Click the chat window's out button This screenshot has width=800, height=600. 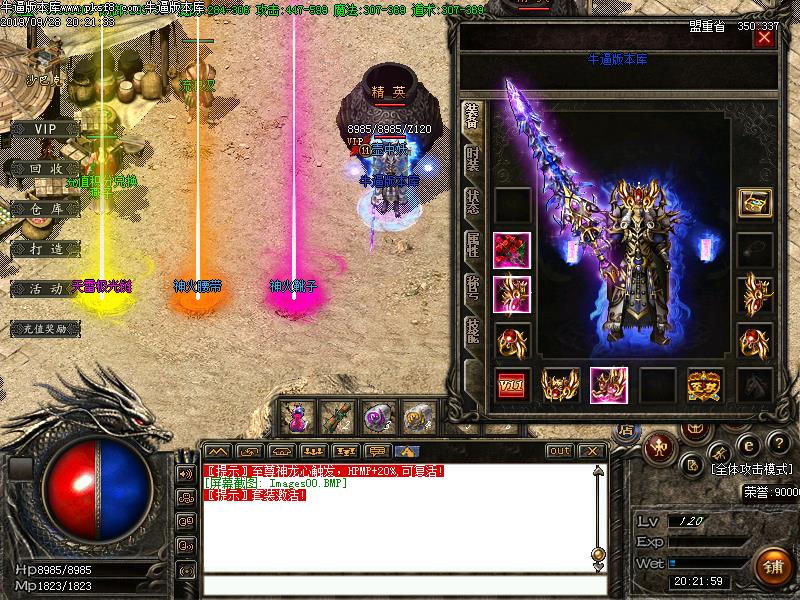560,451
